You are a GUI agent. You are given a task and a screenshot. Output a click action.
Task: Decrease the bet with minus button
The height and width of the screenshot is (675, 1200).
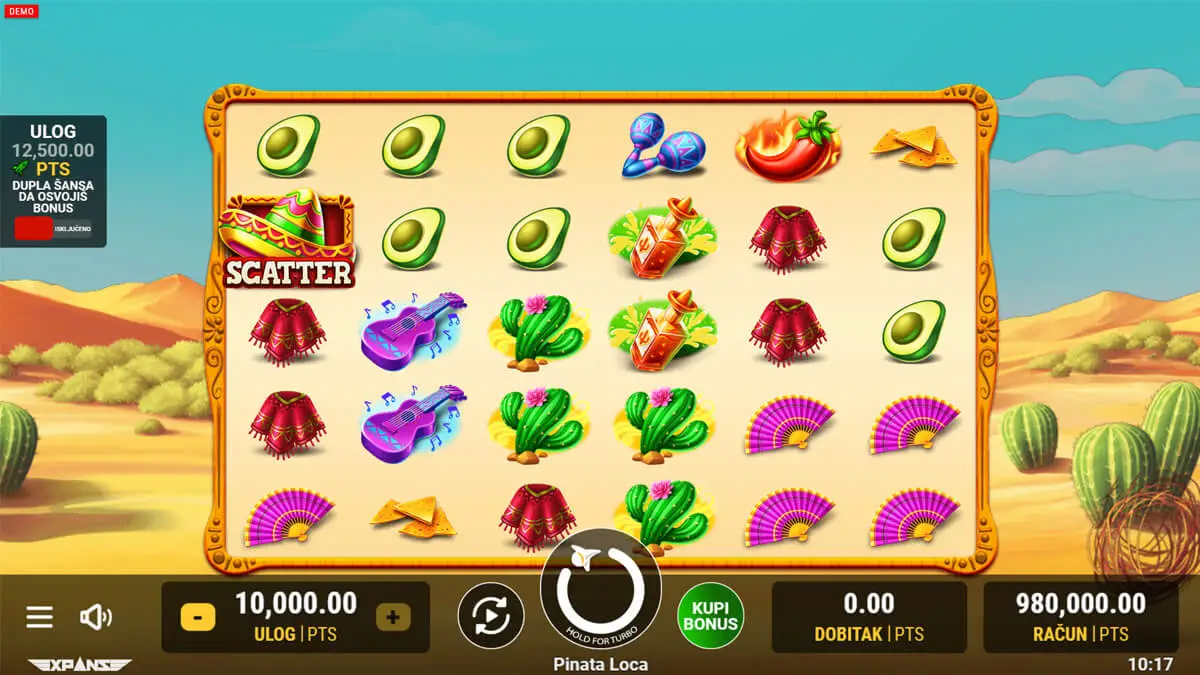(197, 617)
